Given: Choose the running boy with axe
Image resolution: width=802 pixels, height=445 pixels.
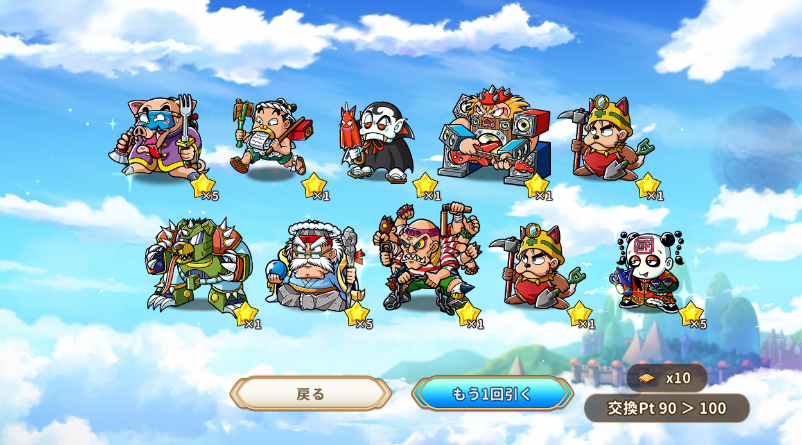Looking at the screenshot, I should (270, 137).
